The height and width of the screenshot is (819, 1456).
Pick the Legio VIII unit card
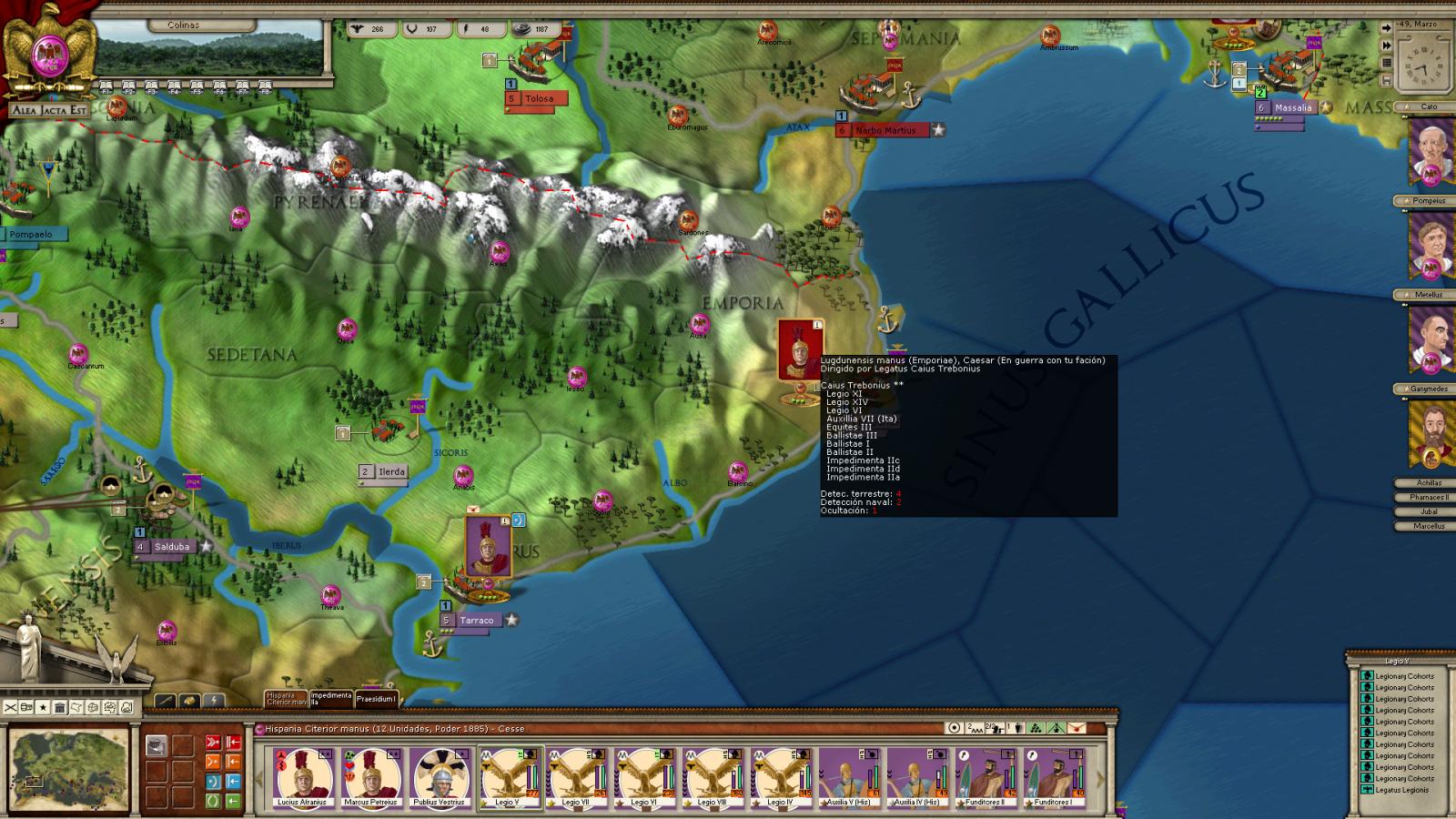pyautogui.click(x=712, y=778)
